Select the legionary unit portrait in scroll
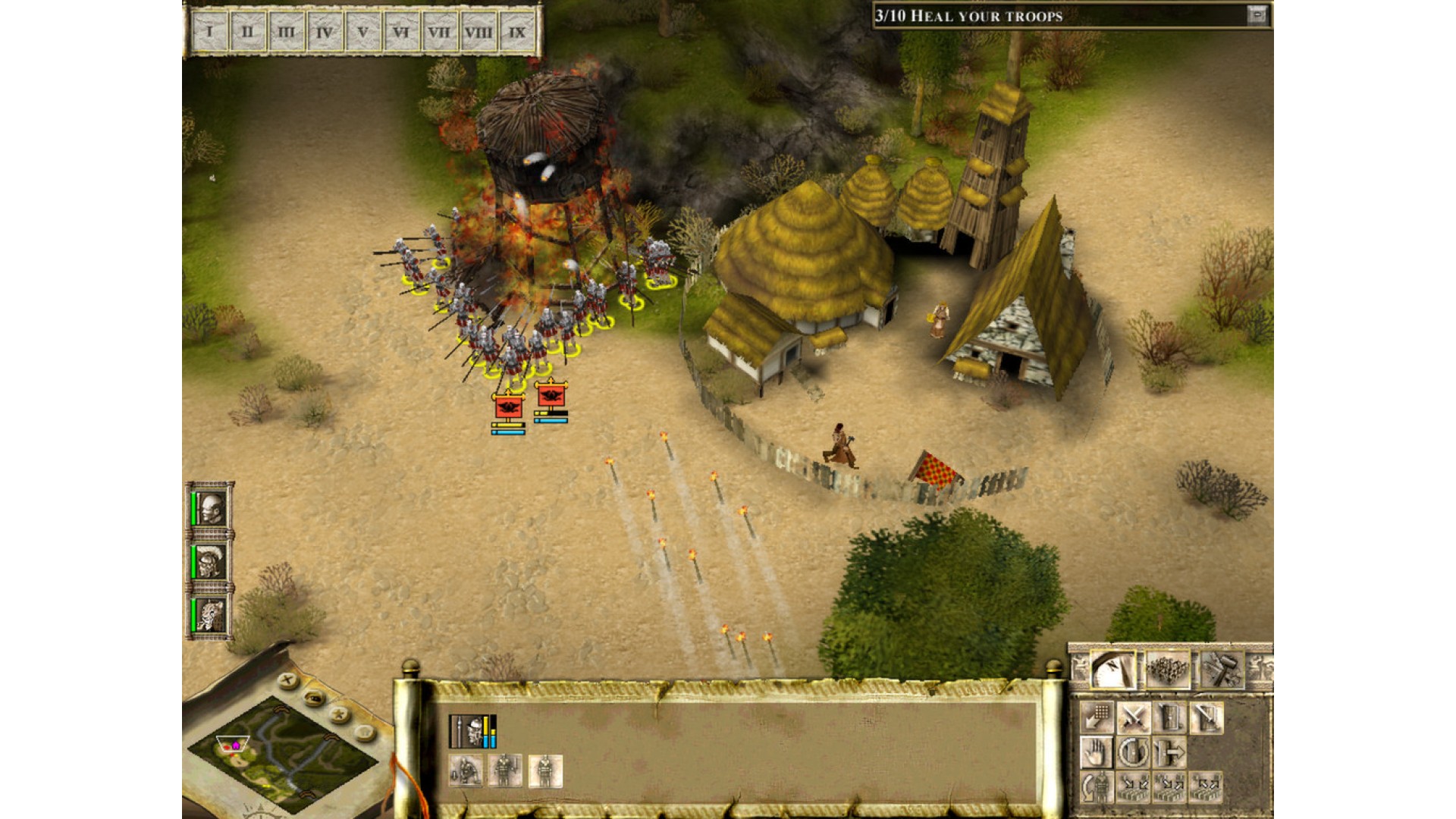The height and width of the screenshot is (819, 1456). [473, 732]
